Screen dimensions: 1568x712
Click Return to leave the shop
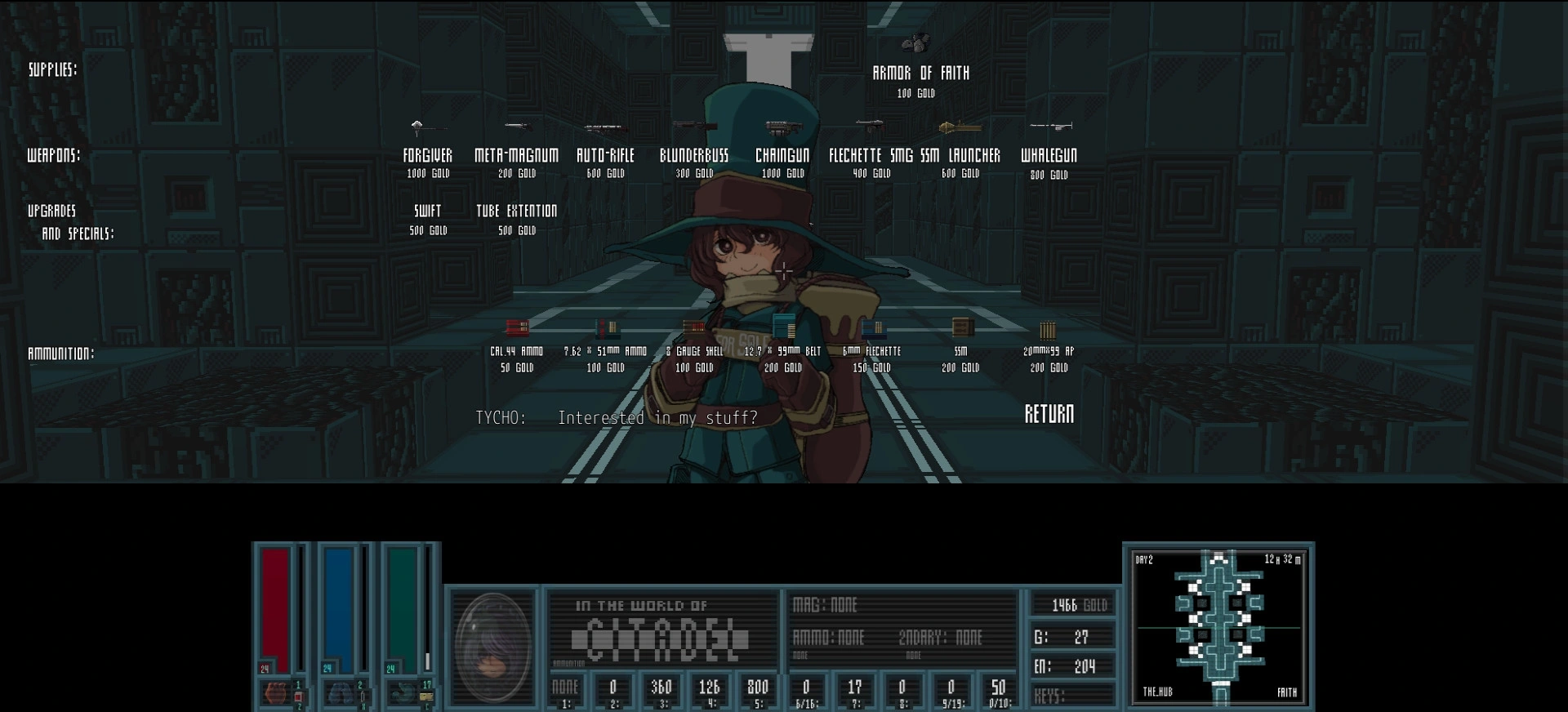pyautogui.click(x=1049, y=414)
